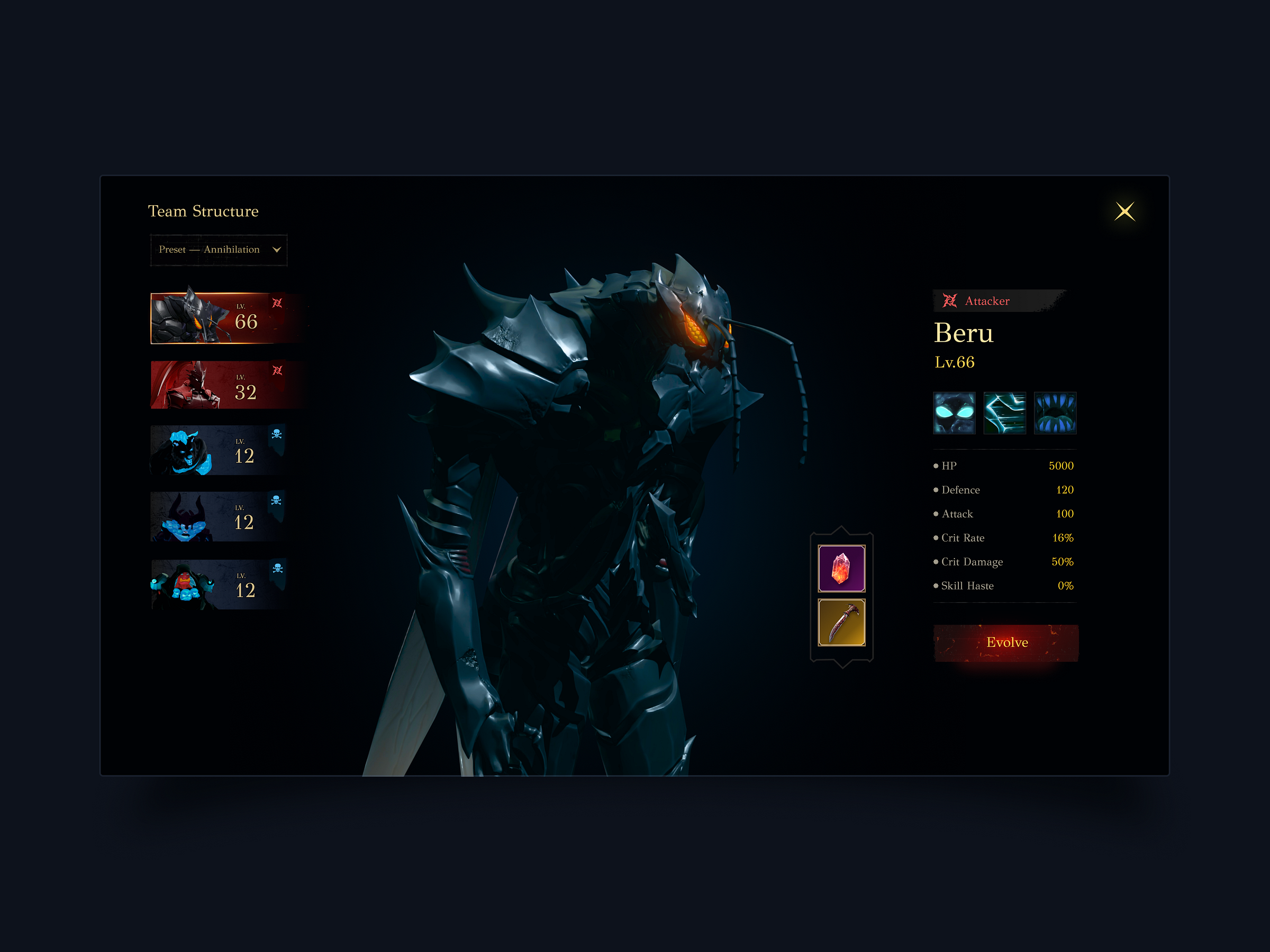
Task: Open the red crystal equipment slot
Action: 842,569
